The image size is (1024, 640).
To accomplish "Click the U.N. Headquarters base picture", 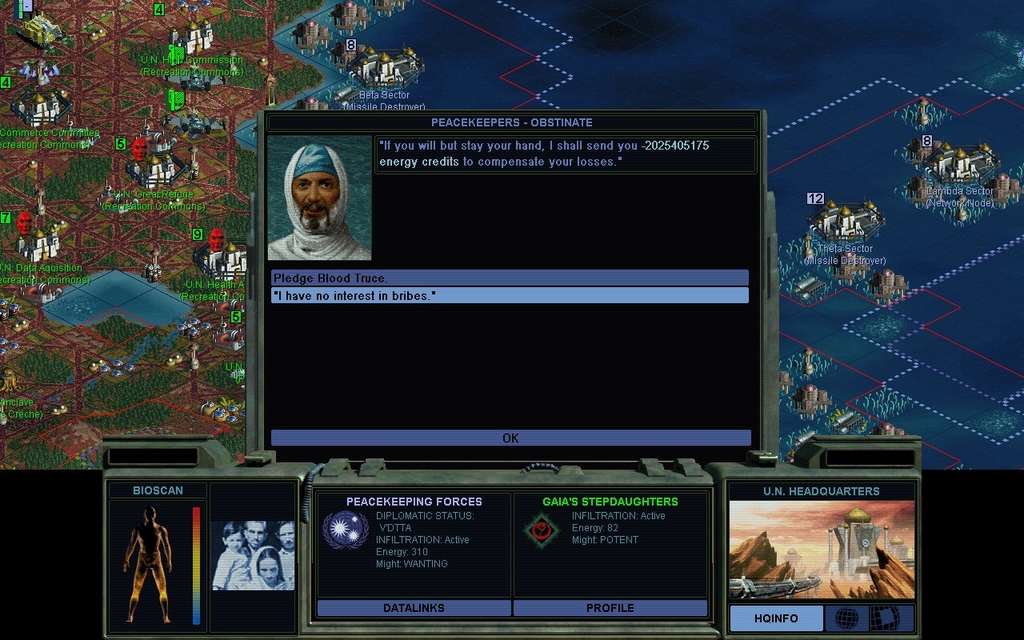I will point(821,550).
